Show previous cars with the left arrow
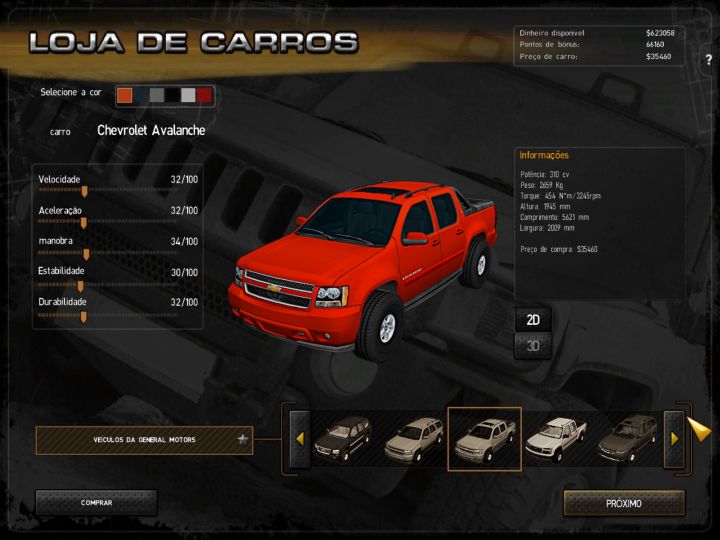 tap(298, 438)
